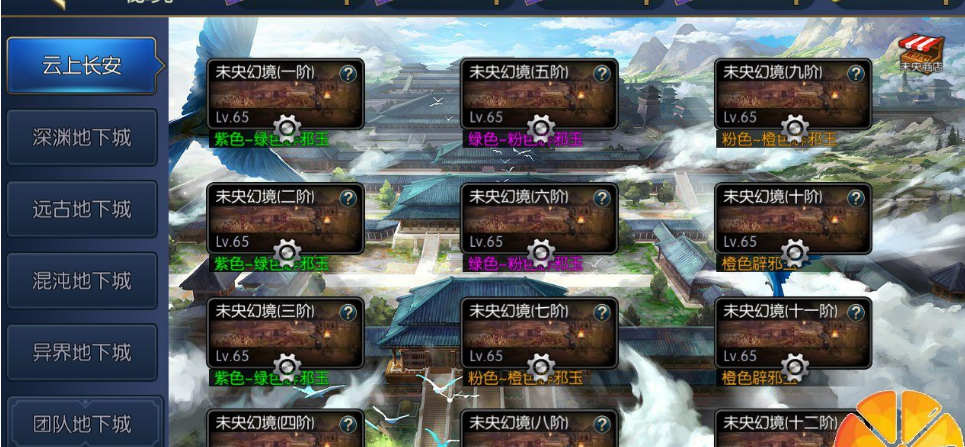
Task: Choose the 未央幻境(九阶) dungeon tile
Action: 793,95
